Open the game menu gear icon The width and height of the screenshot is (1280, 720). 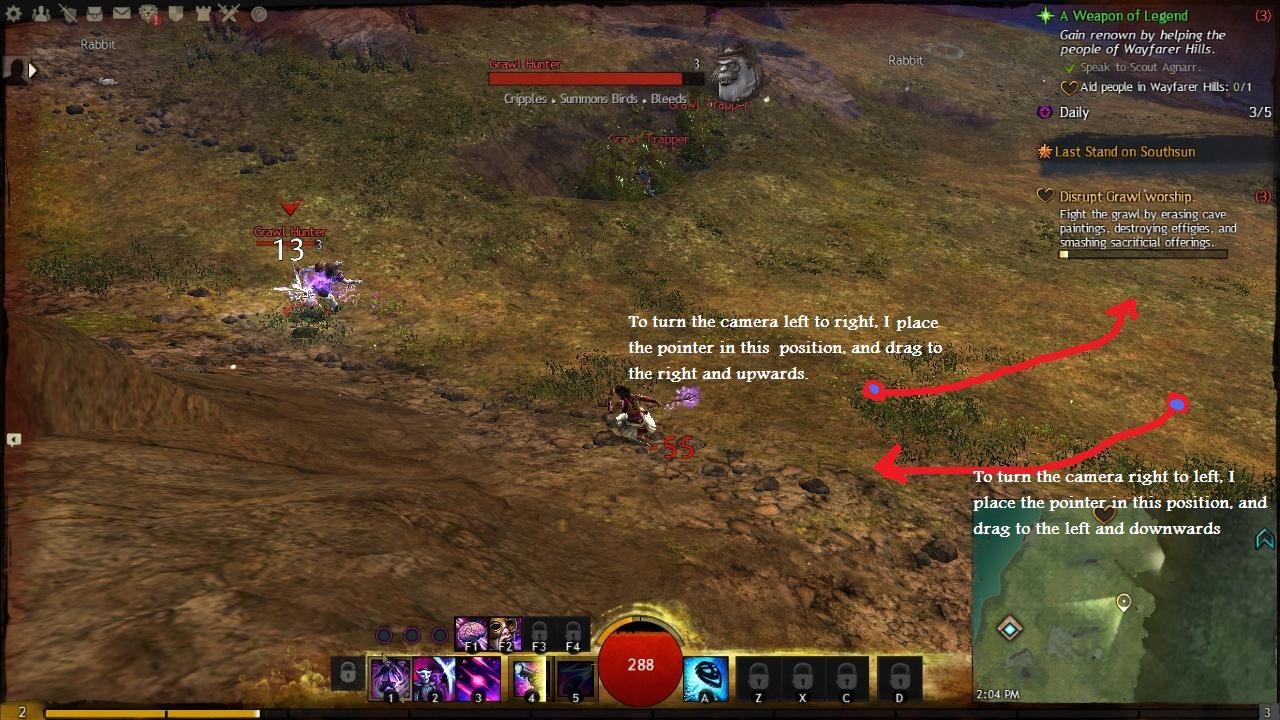point(14,14)
